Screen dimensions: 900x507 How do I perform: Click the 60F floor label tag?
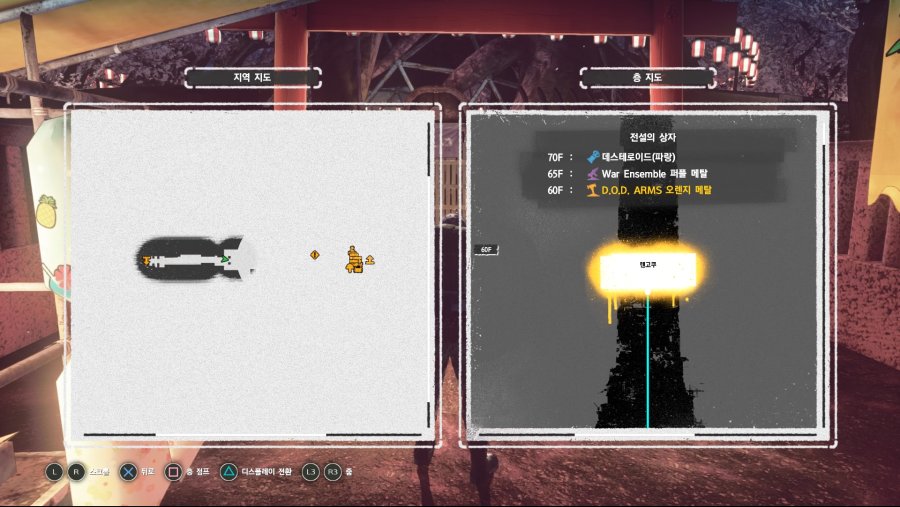(487, 250)
